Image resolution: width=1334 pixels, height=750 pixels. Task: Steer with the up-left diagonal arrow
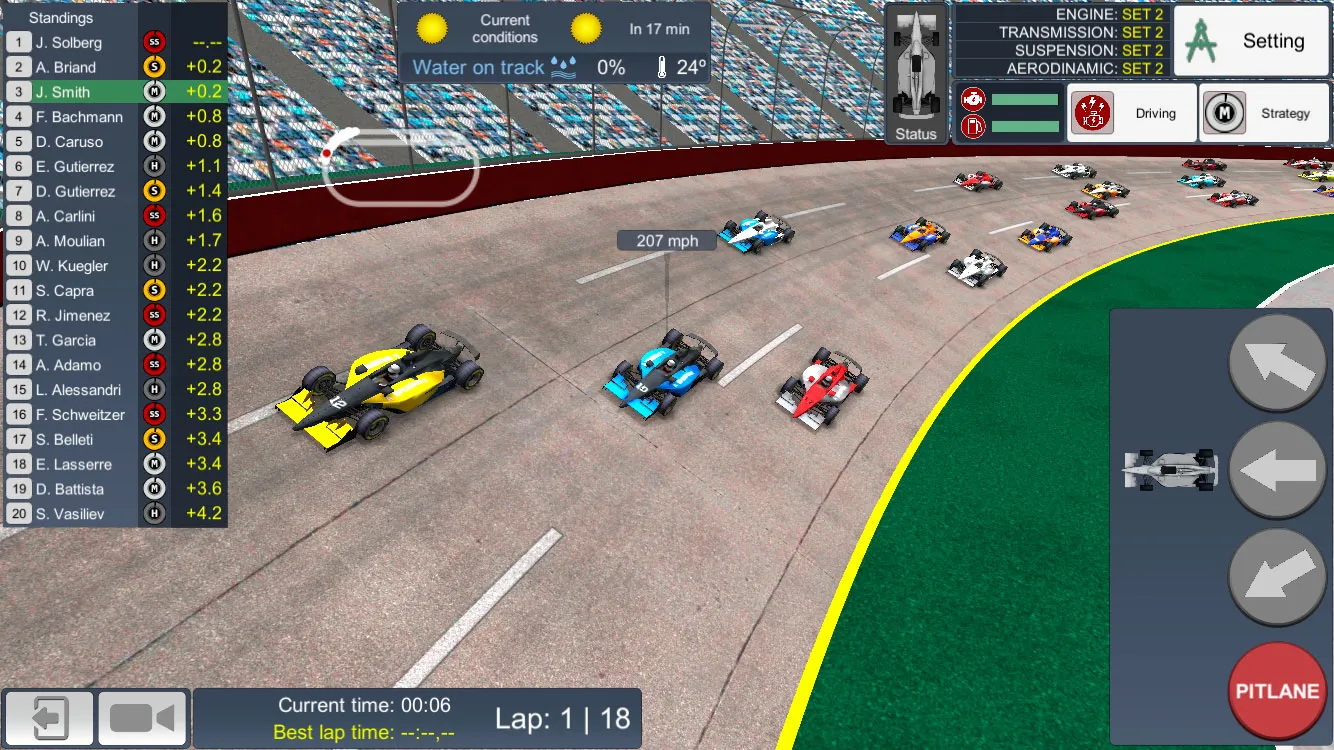pos(1277,364)
